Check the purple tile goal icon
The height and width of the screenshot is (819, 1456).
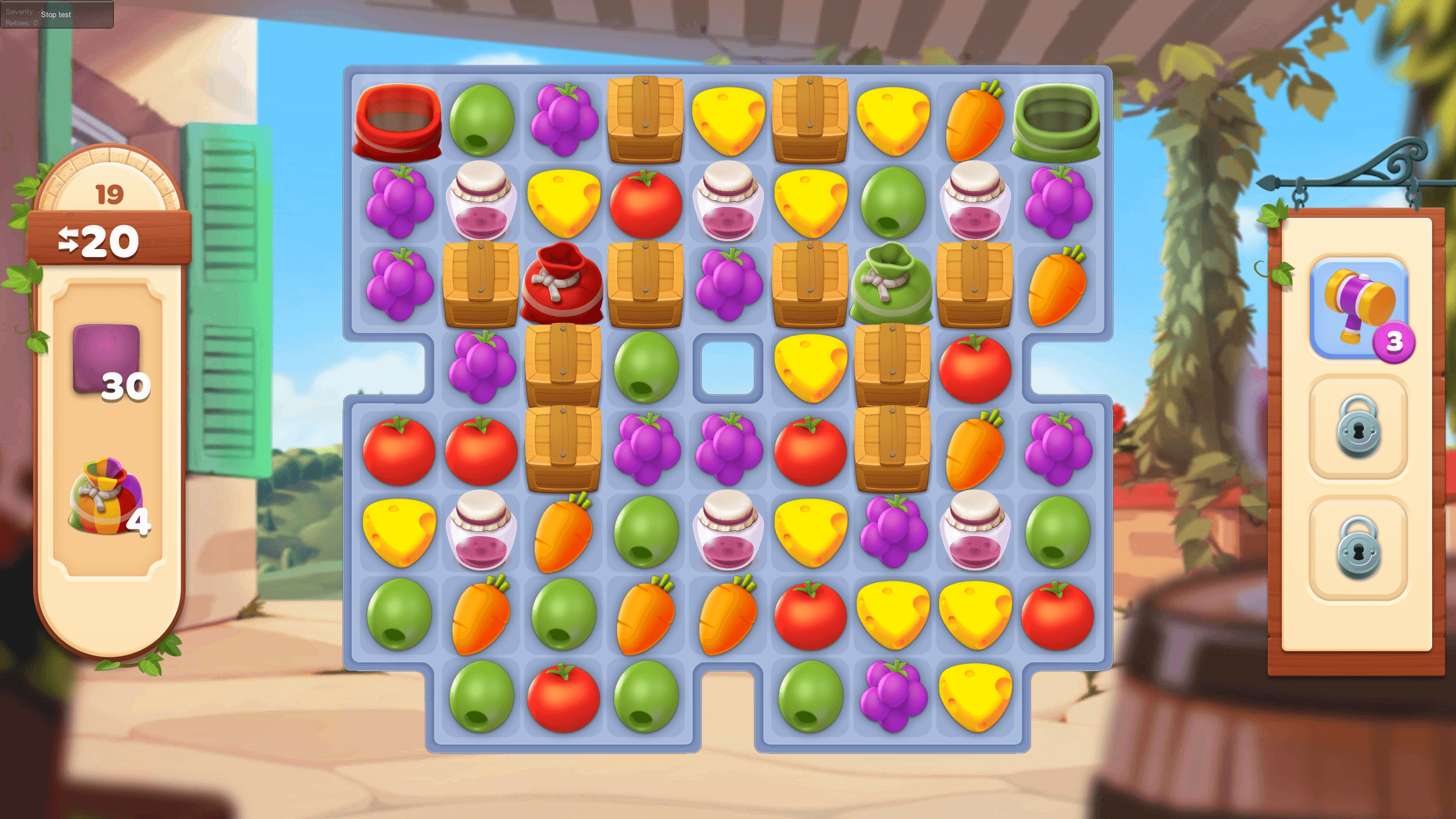(x=106, y=358)
